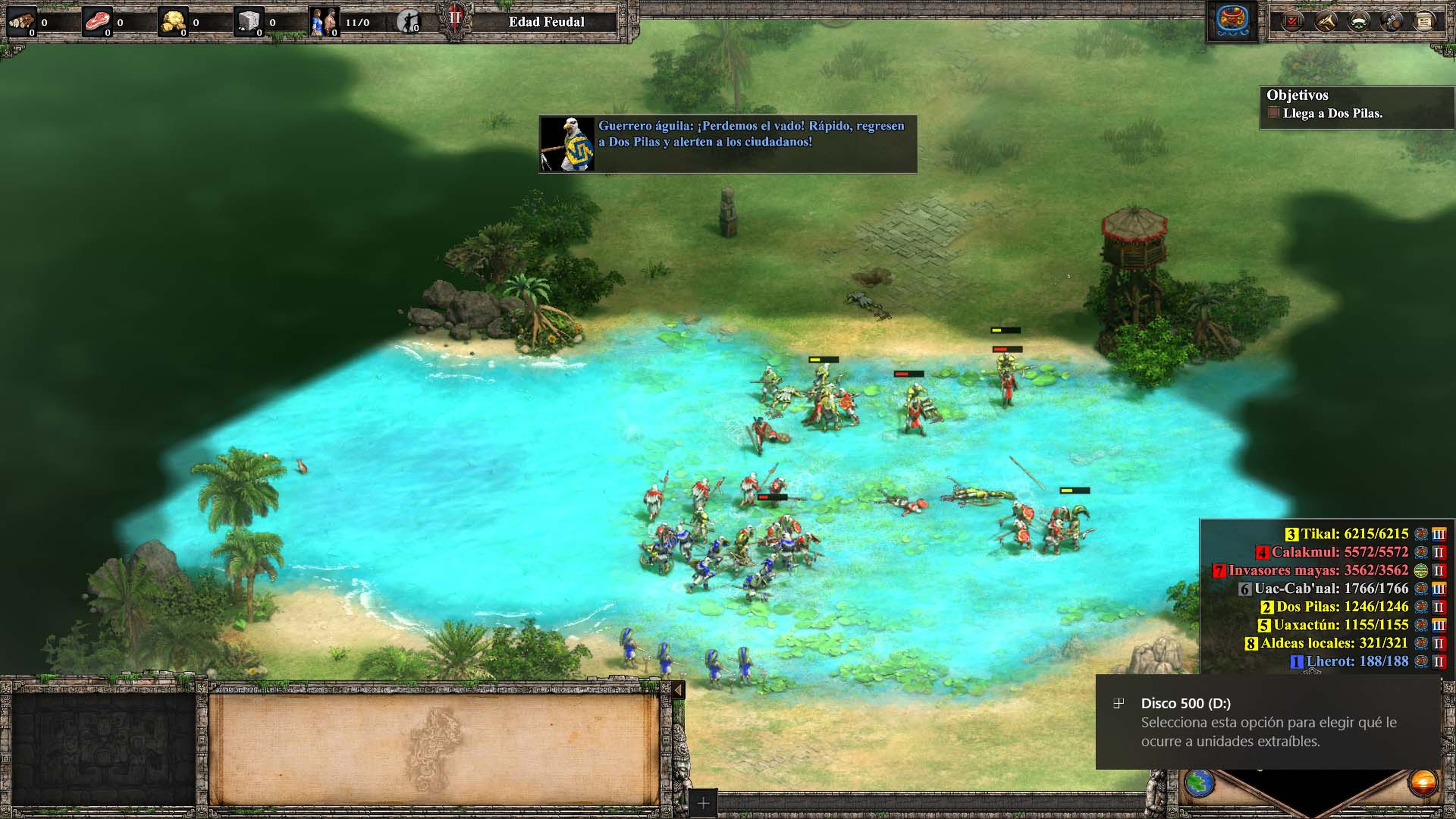Open the tech tree gear button

1391,22
